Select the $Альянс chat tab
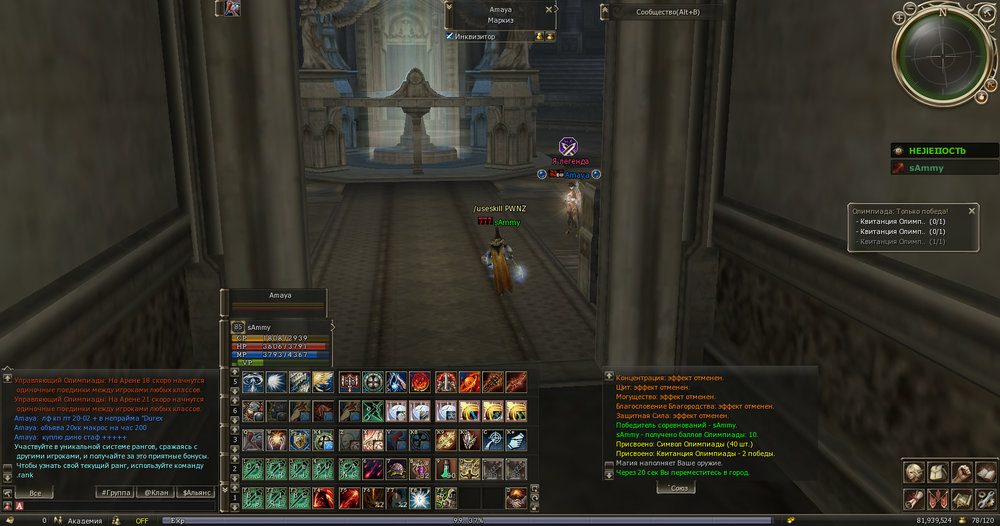Screen dimensions: 1000x526 coord(195,493)
